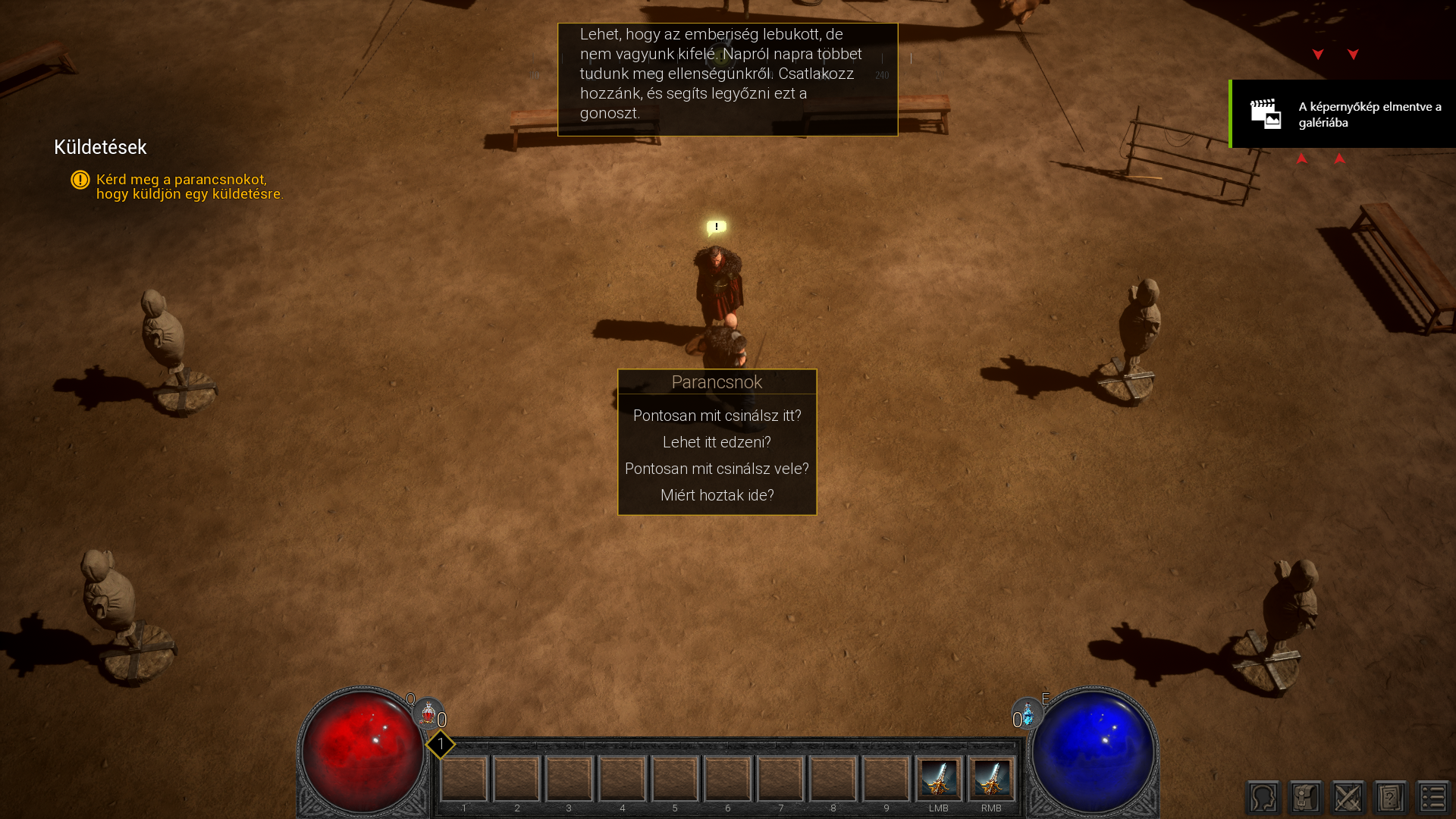
Task: Click the quest objective with exclamation mark
Action: [x=182, y=187]
